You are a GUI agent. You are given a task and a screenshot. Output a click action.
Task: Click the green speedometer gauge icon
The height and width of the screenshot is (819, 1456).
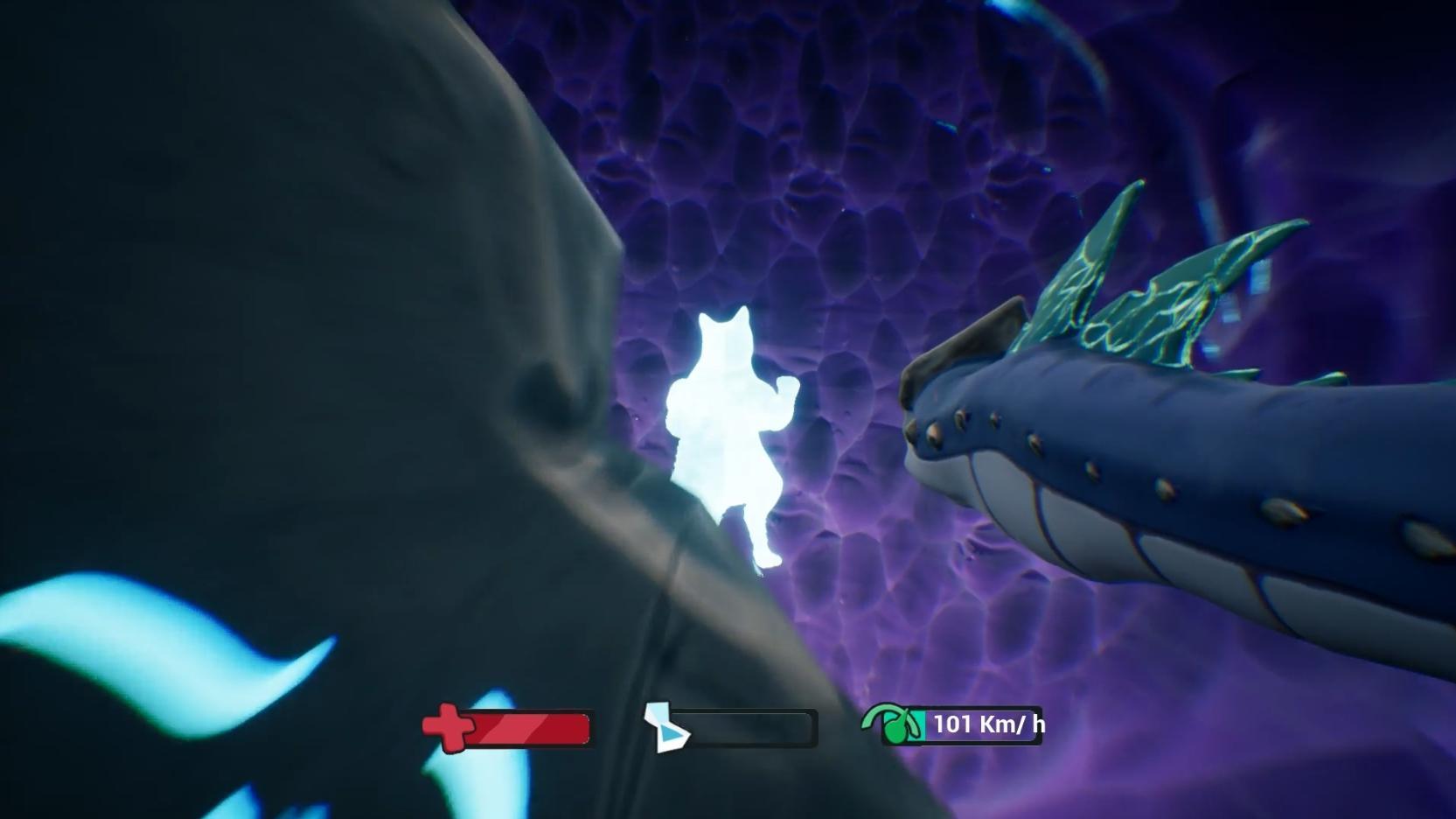pos(895,724)
